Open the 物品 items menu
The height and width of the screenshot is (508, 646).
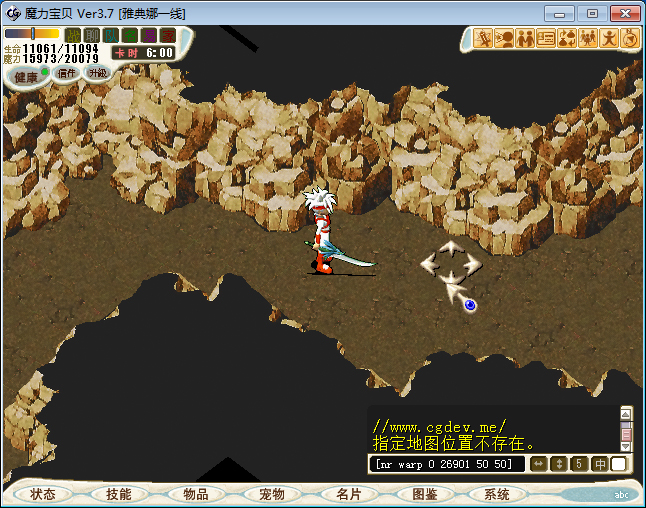pos(196,494)
